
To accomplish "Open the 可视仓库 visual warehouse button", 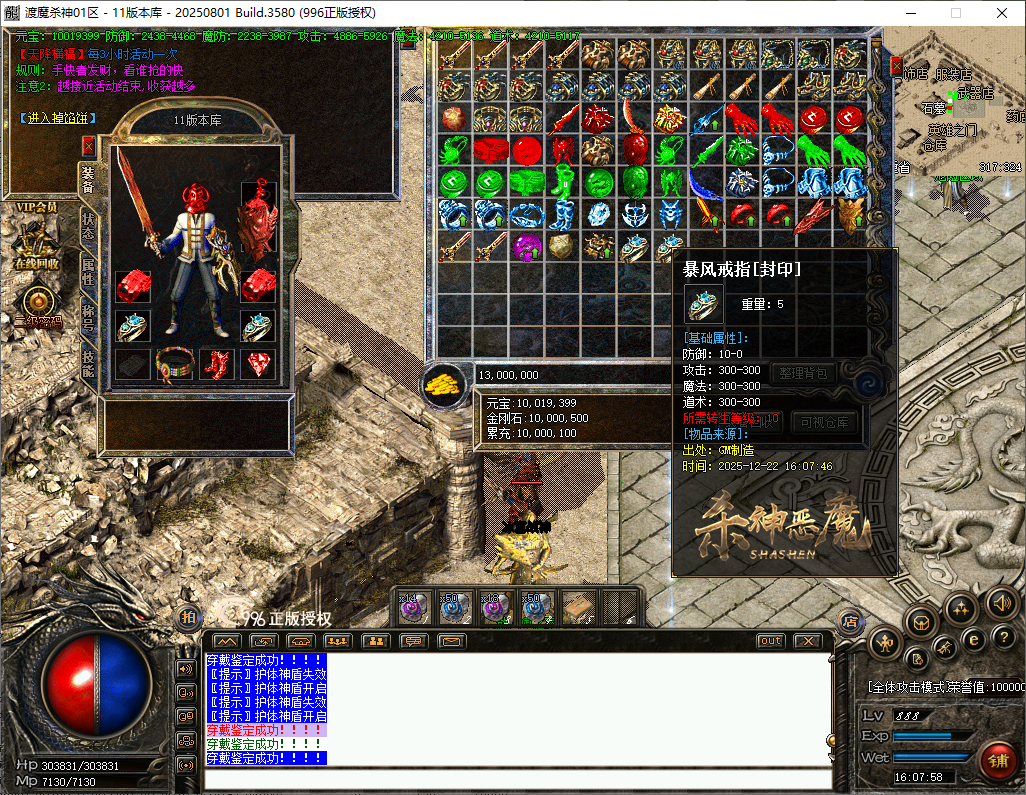I will (x=825, y=422).
